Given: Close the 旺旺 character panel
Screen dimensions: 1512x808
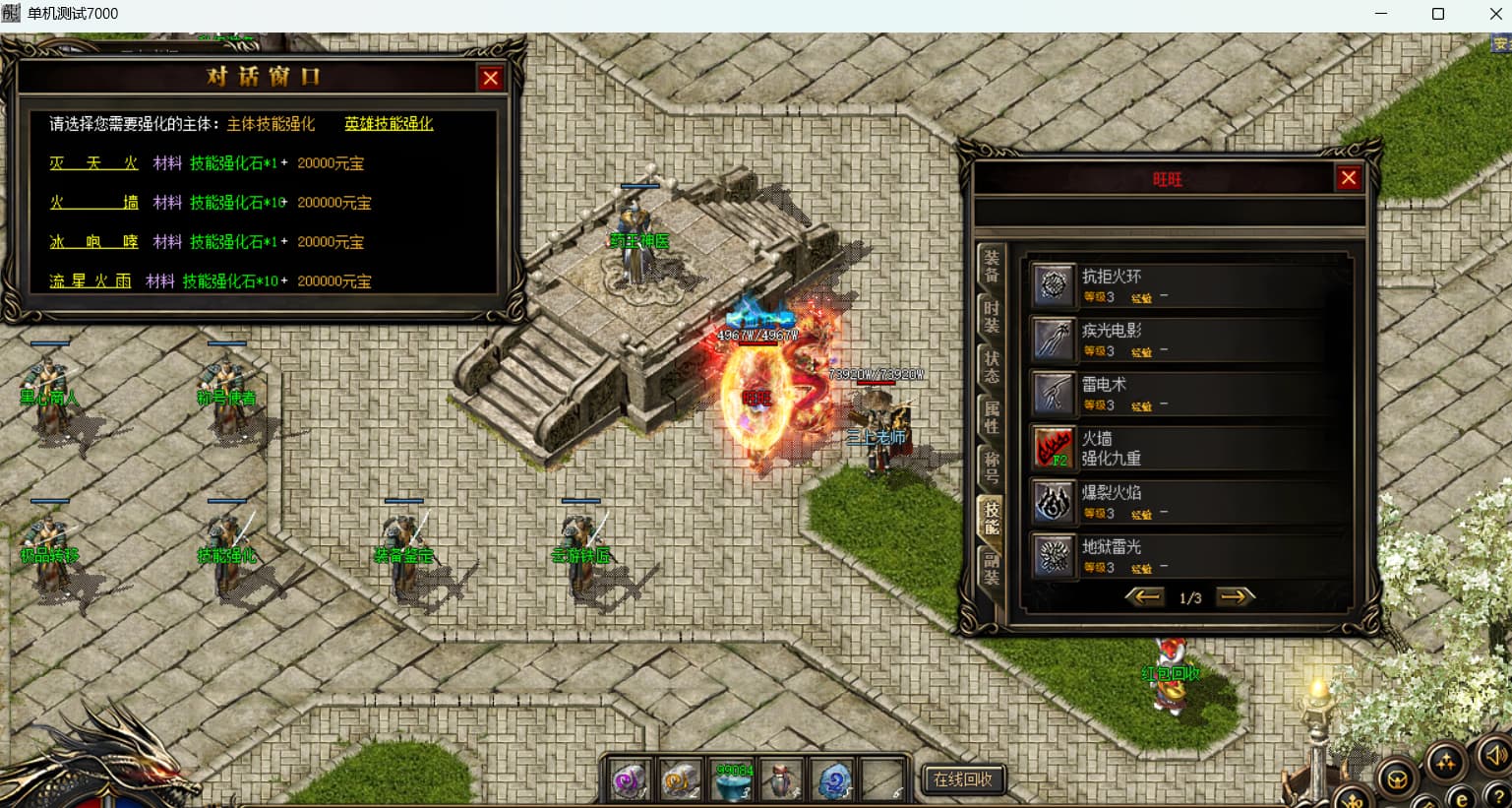Looking at the screenshot, I should click(1348, 178).
